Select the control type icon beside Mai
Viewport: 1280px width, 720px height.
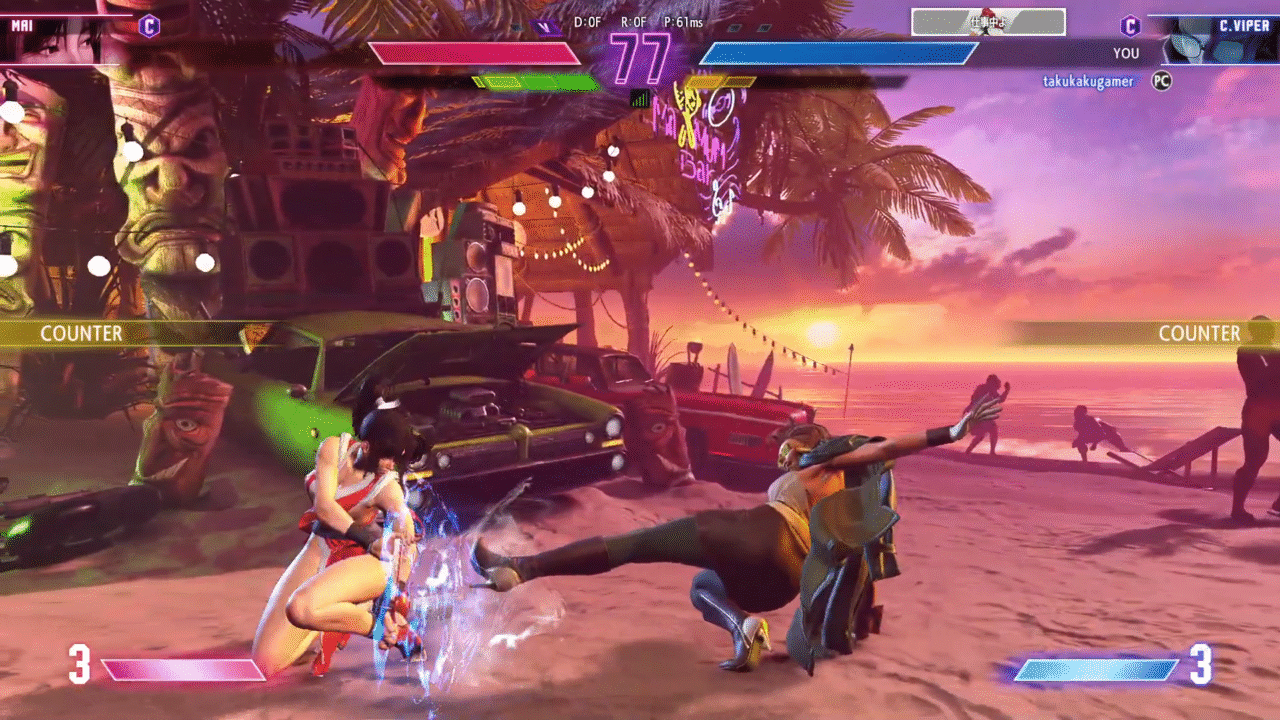[x=149, y=26]
